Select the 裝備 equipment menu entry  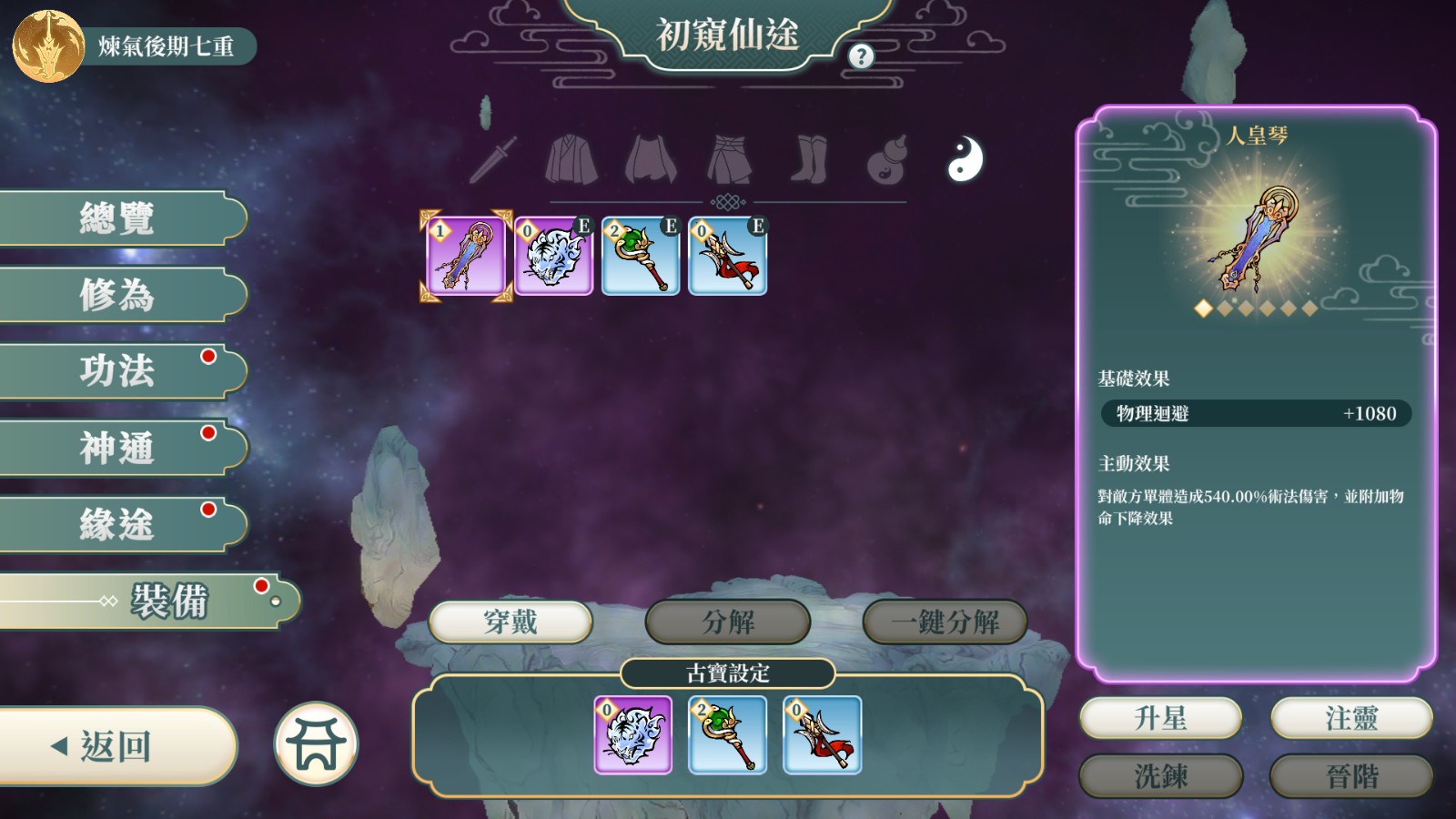(x=168, y=601)
